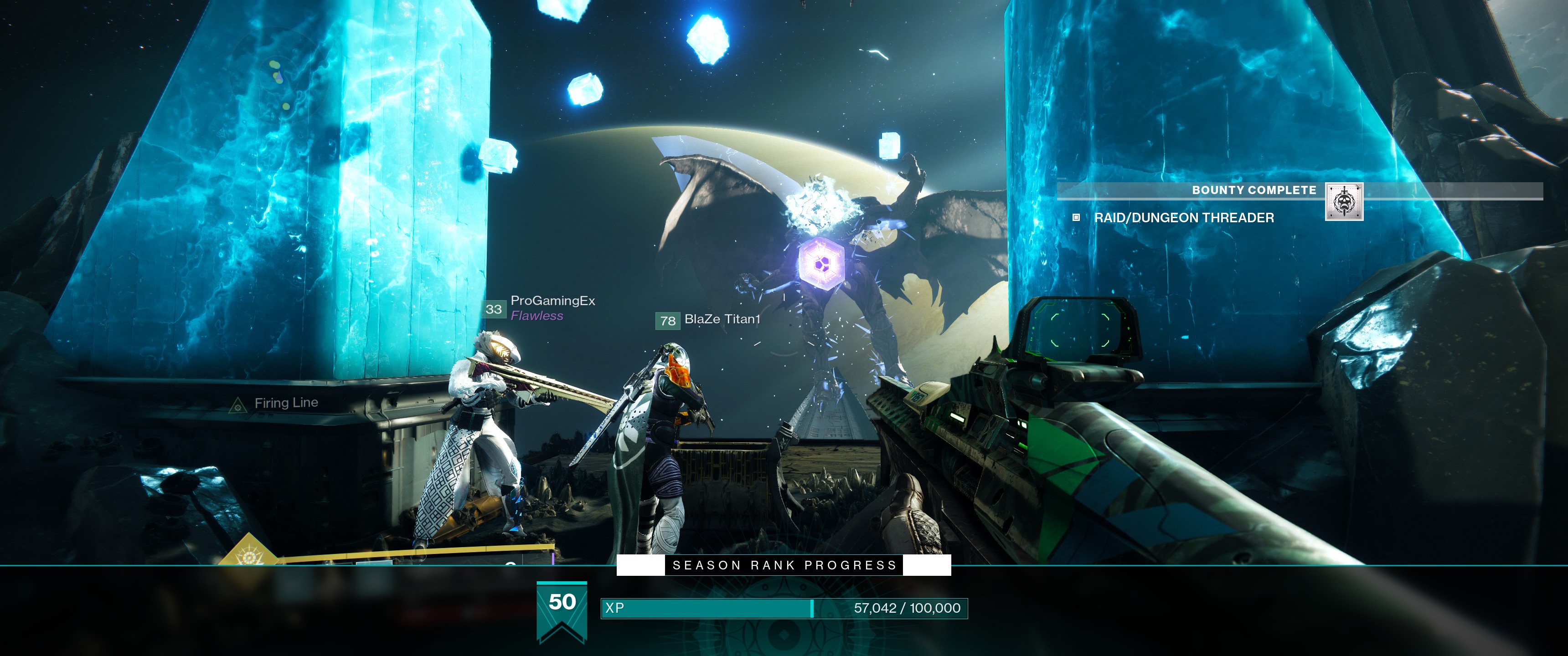Select the ProGamingEx player nameplate
This screenshot has width=1568, height=656.
tap(552, 301)
